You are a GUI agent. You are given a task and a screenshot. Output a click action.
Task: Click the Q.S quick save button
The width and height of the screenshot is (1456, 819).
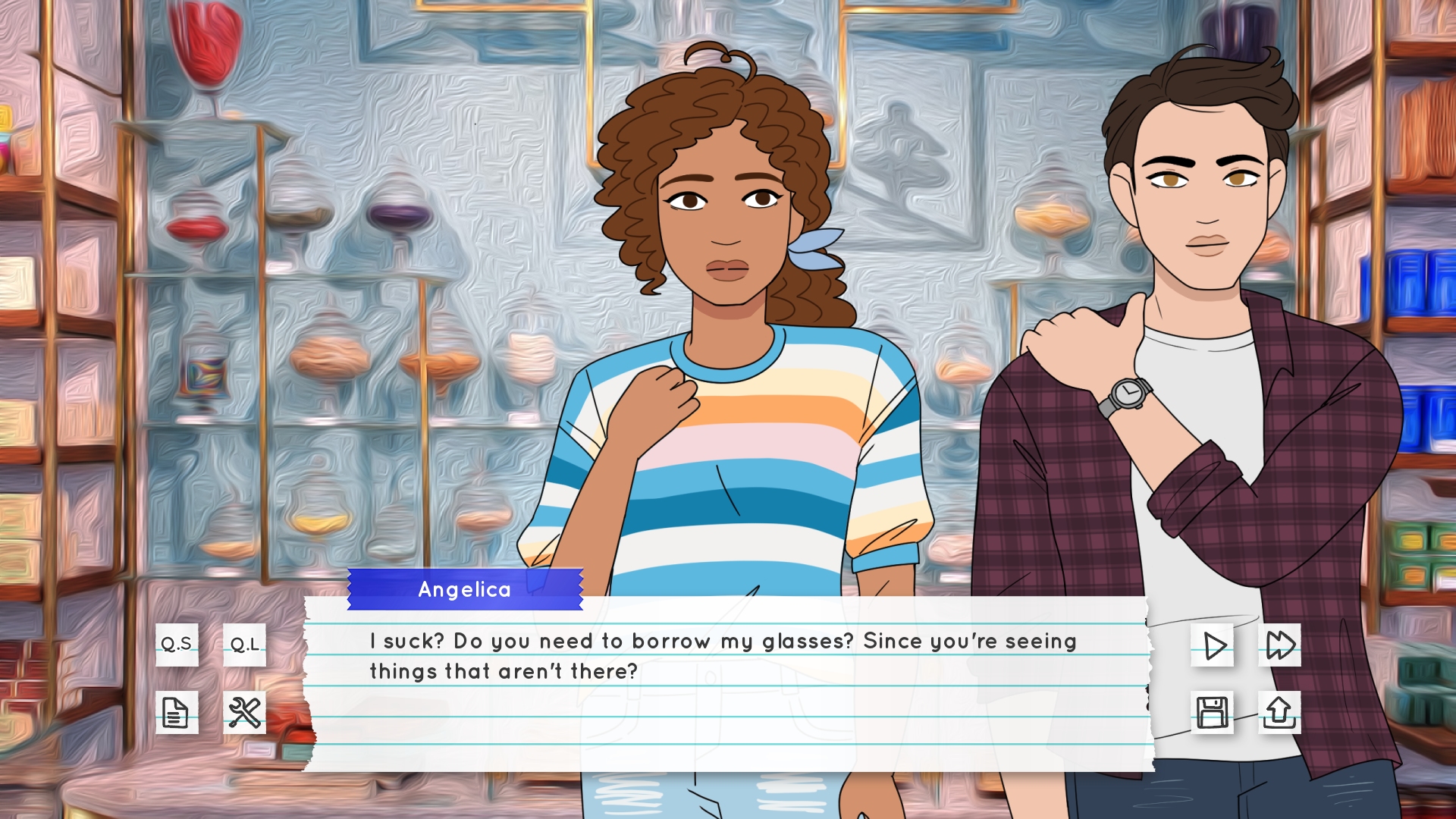click(177, 645)
